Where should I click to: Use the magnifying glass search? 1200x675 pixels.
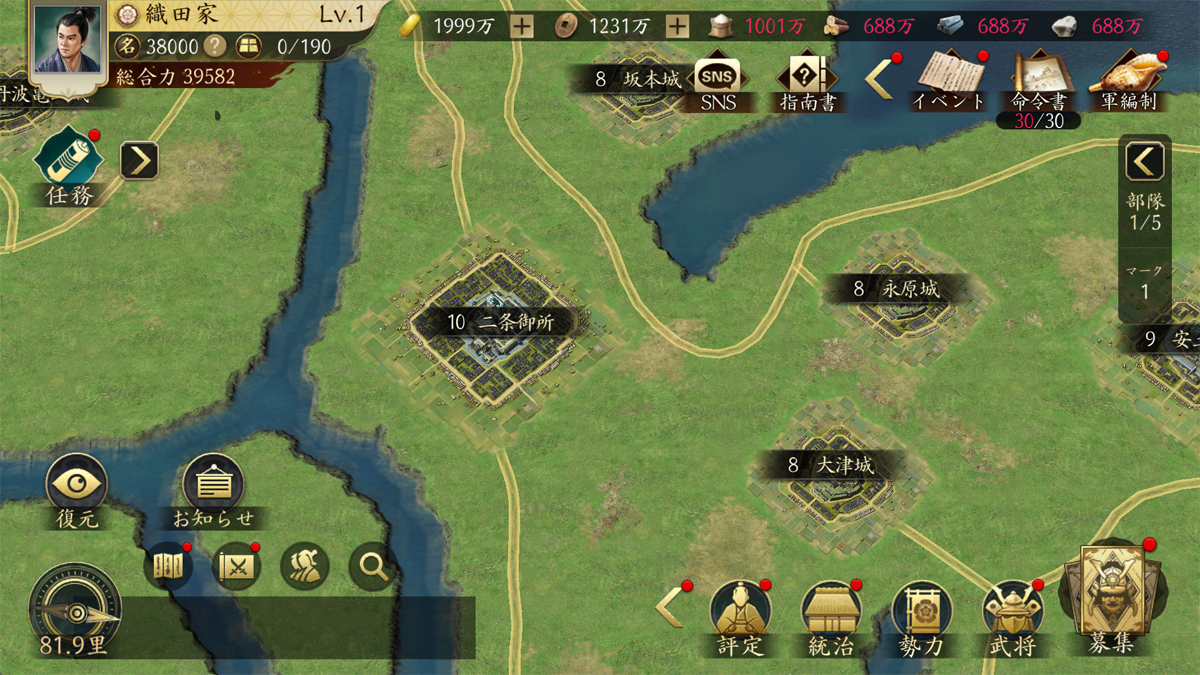[x=374, y=568]
